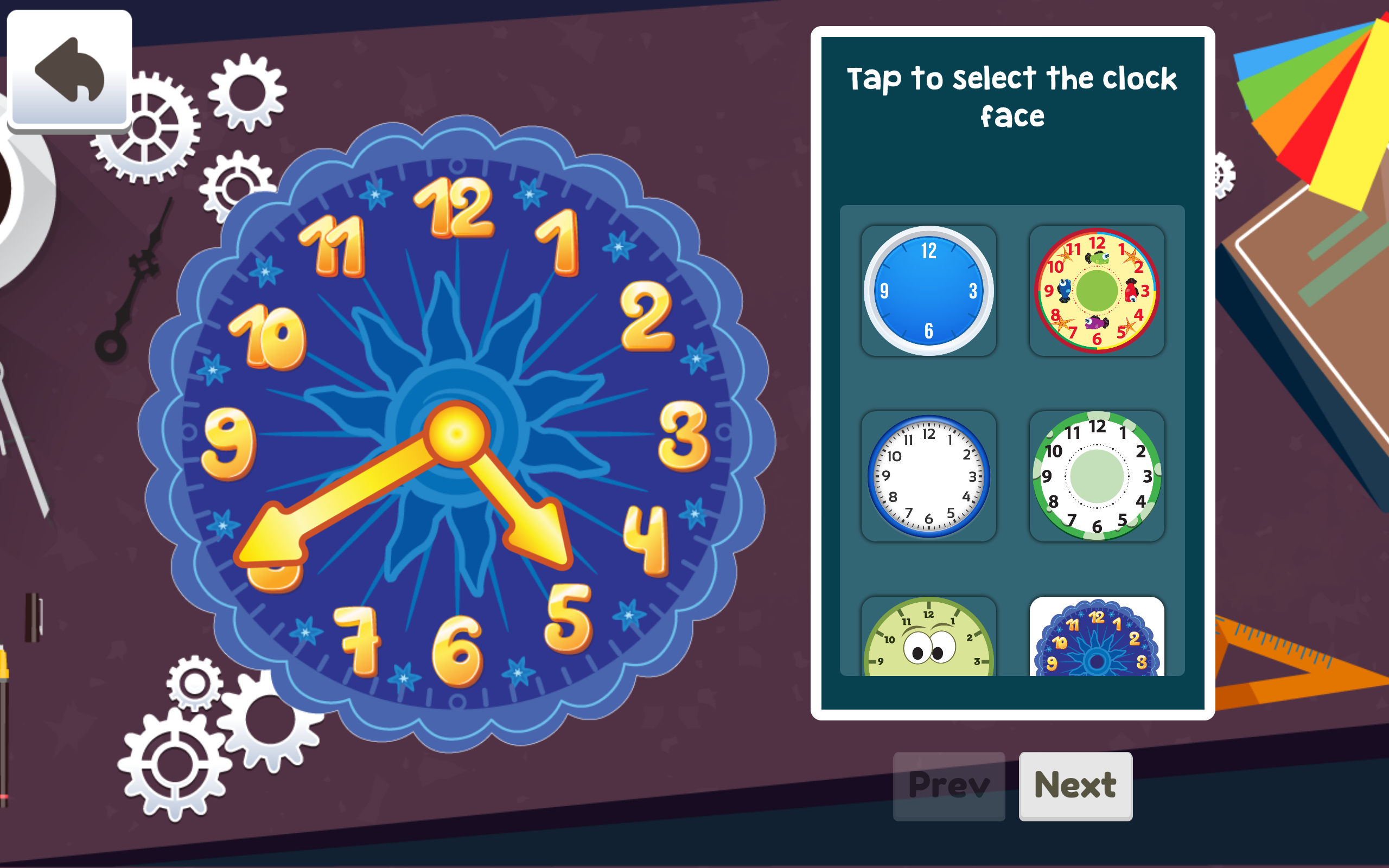Select the white clock with blue rim
The width and height of the screenshot is (1389, 868).
(928, 476)
